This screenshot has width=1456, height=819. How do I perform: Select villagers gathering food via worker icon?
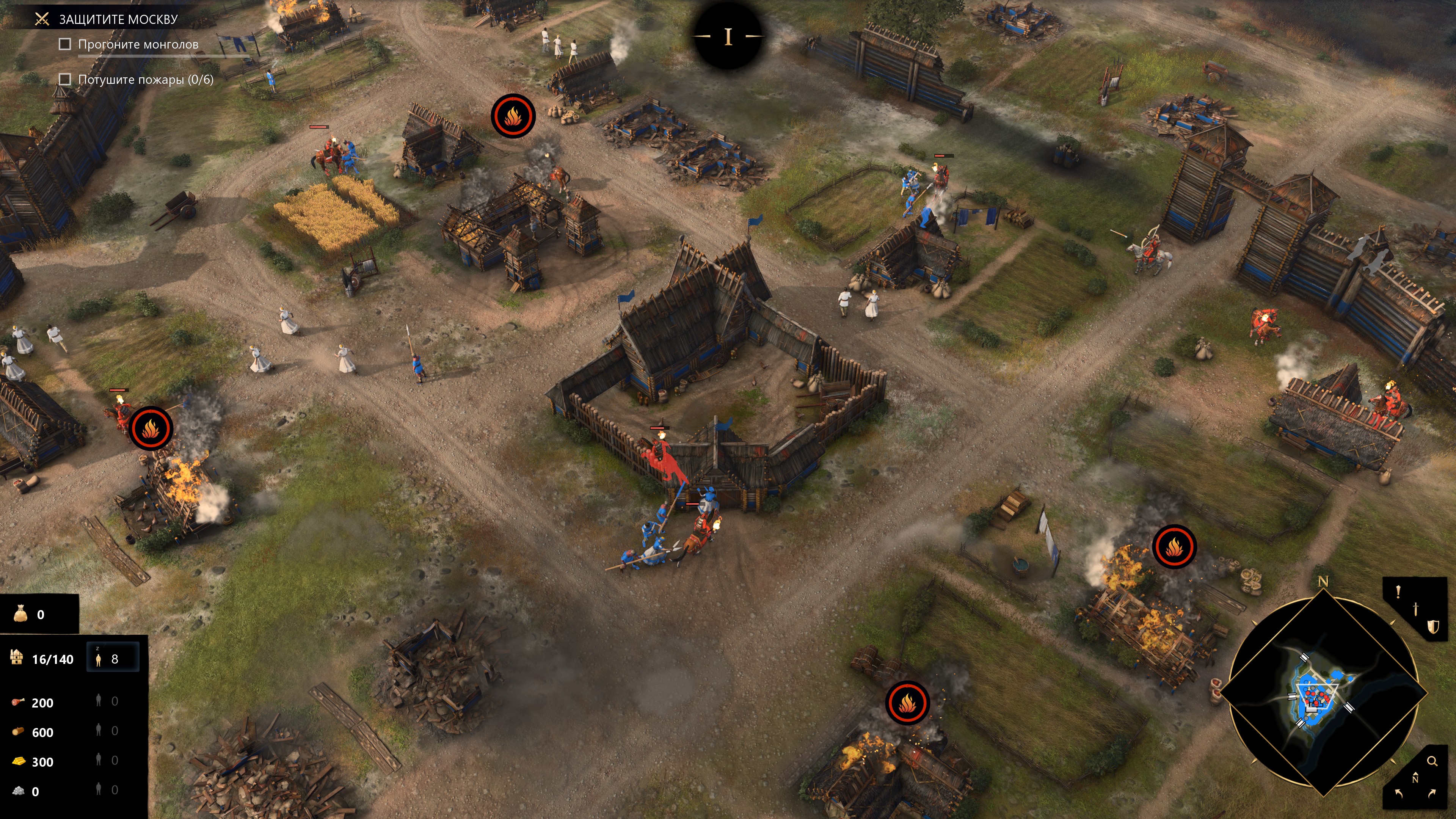pyautogui.click(x=99, y=701)
